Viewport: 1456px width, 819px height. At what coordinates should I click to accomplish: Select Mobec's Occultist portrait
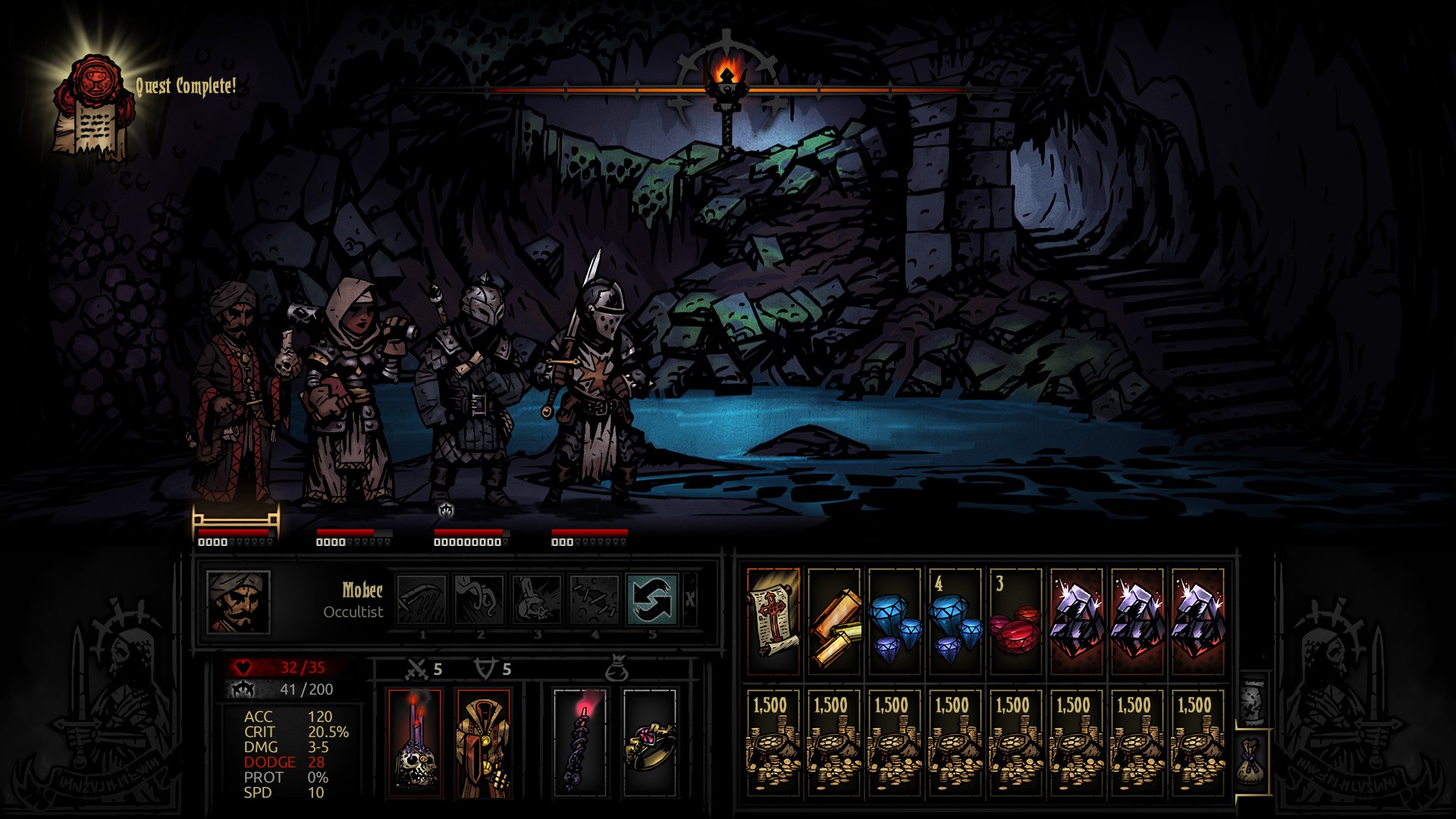click(x=238, y=602)
